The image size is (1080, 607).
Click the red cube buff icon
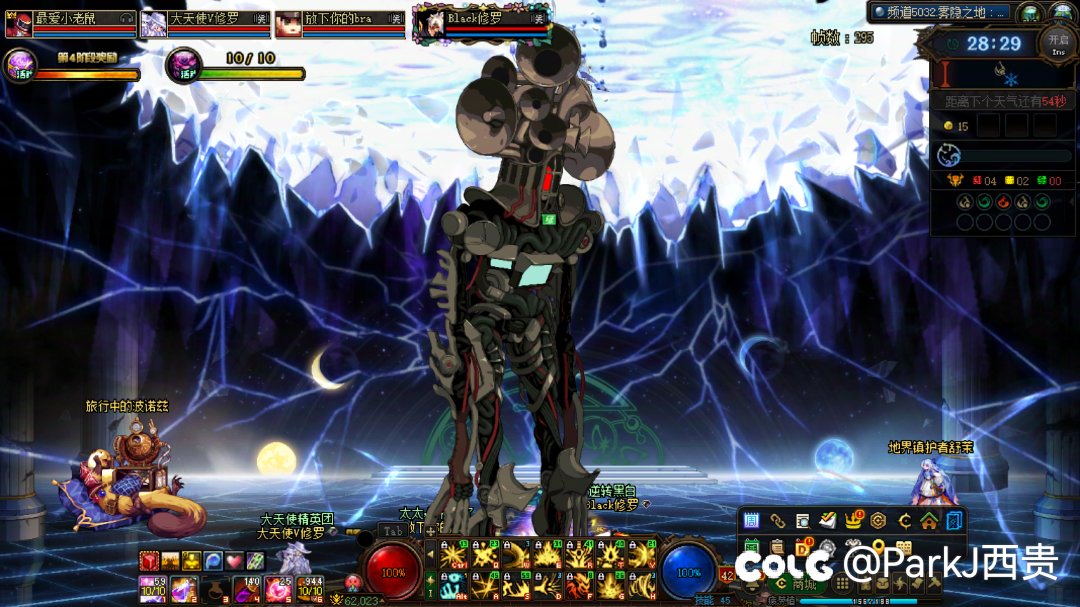coord(149,560)
